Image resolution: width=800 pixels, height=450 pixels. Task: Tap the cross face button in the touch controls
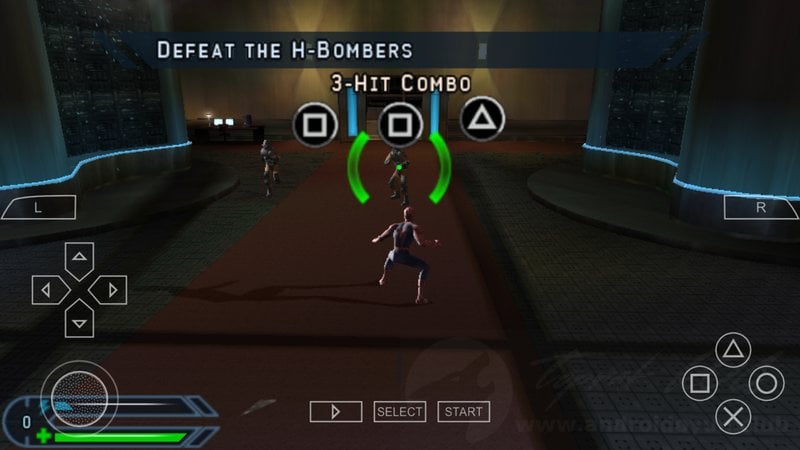click(733, 416)
